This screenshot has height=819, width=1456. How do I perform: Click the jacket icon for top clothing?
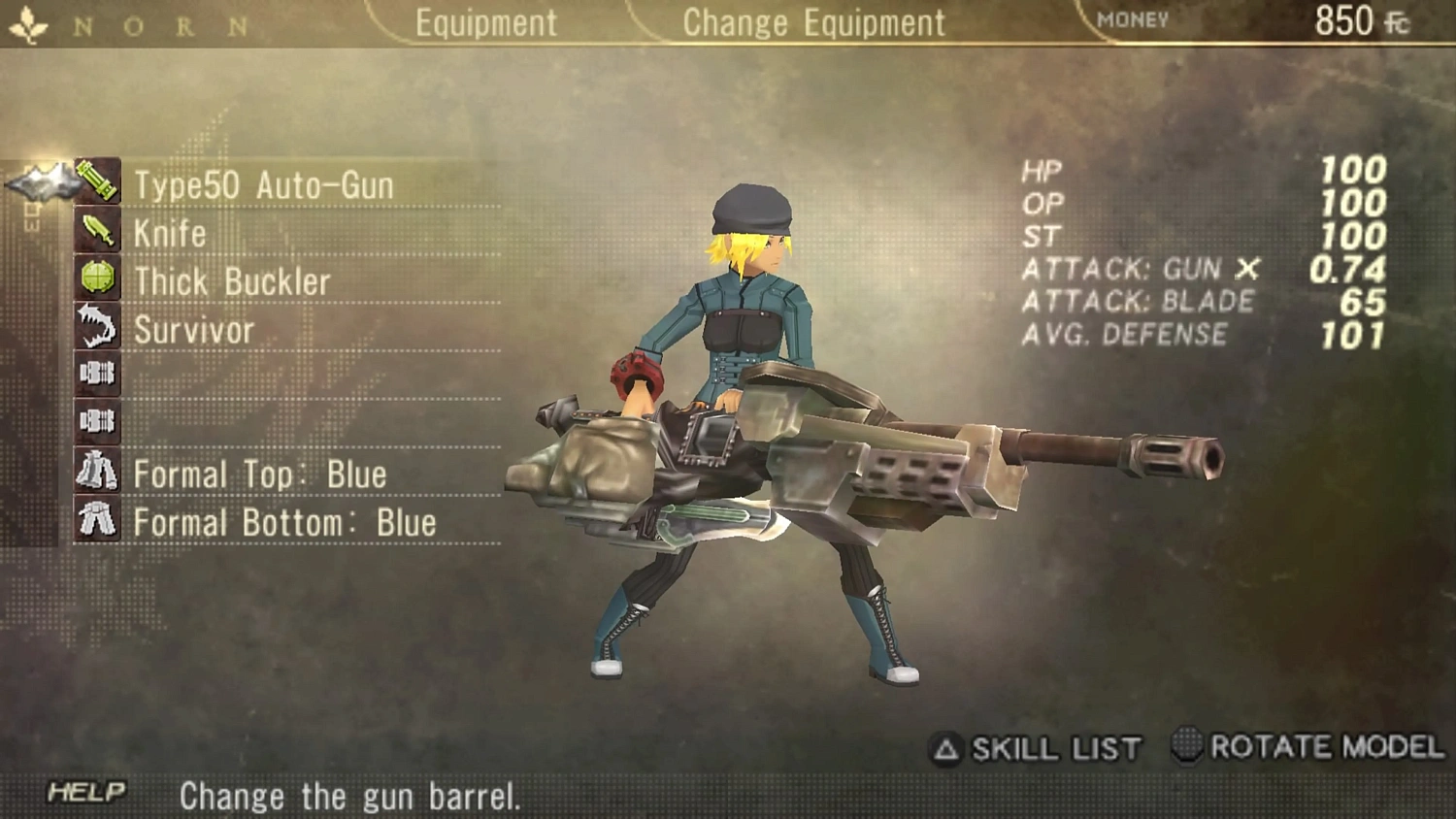click(97, 472)
